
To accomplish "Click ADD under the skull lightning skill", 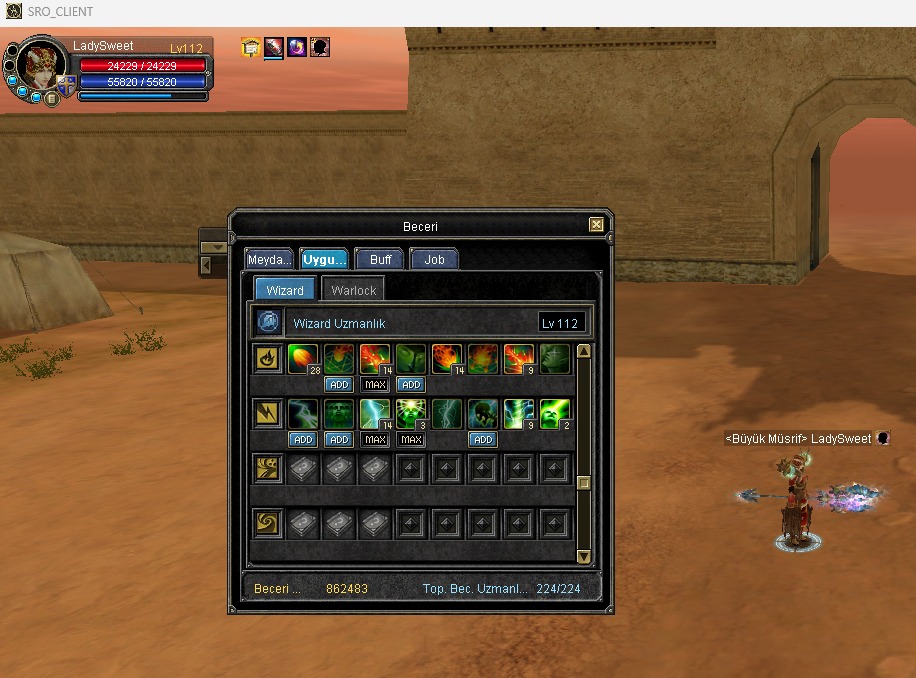I will point(483,440).
